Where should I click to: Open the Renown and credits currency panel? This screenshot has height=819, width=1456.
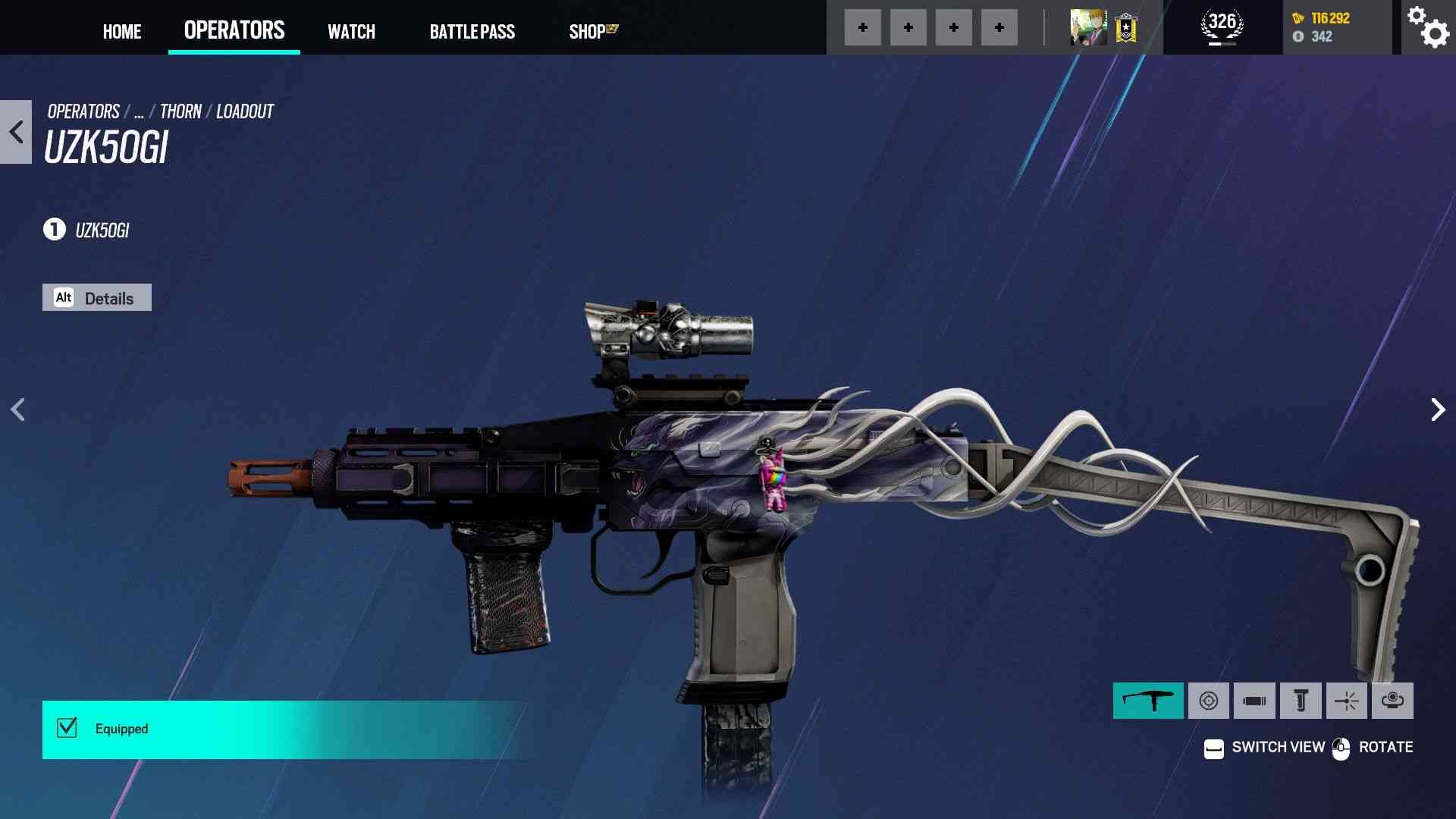tap(1336, 27)
